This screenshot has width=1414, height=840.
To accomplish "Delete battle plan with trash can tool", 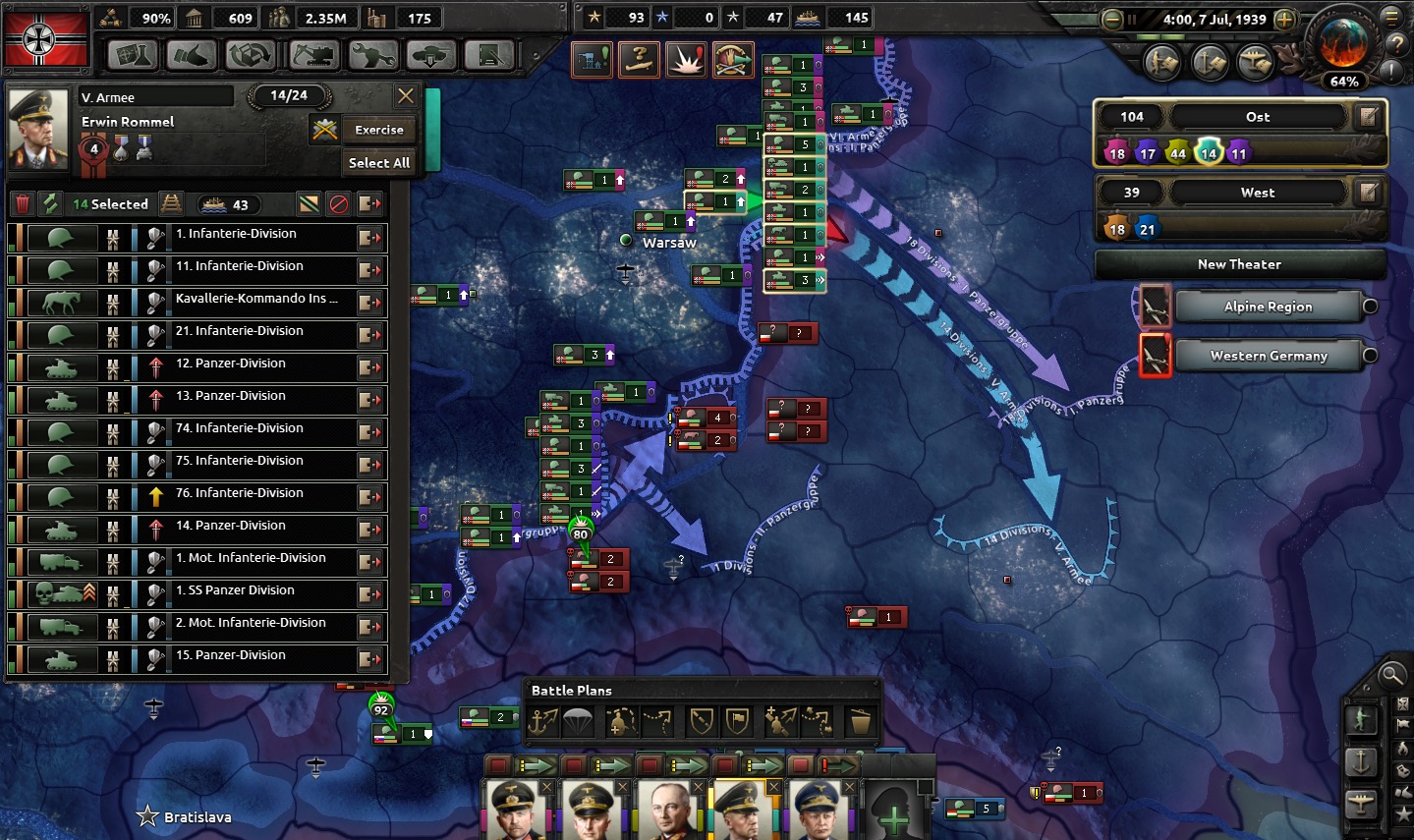I will coord(860,723).
